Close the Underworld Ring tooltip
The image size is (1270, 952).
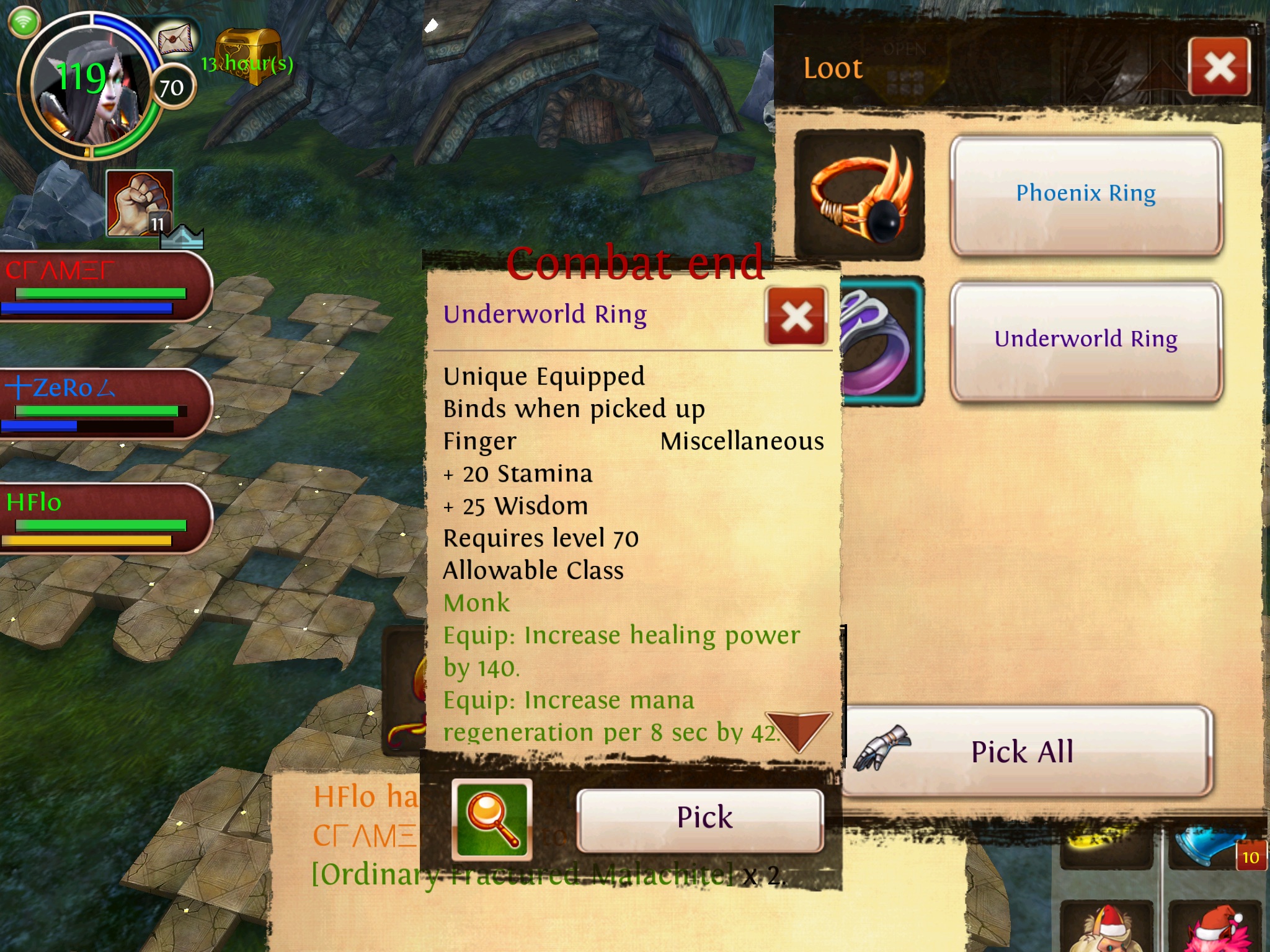[x=796, y=316]
